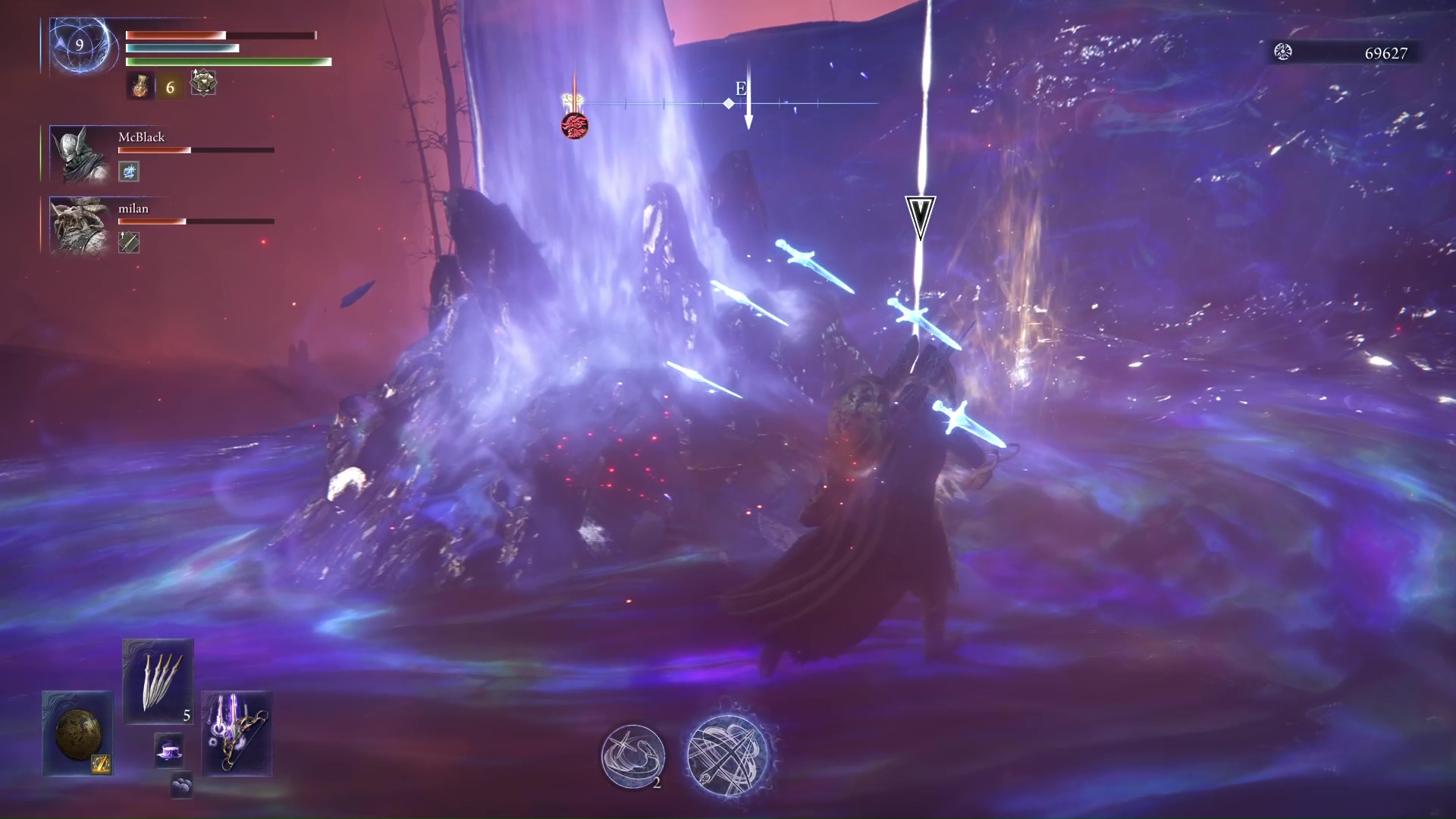Click the purple hat item slot
Image resolution: width=1456 pixels, height=819 pixels.
pos(168,749)
